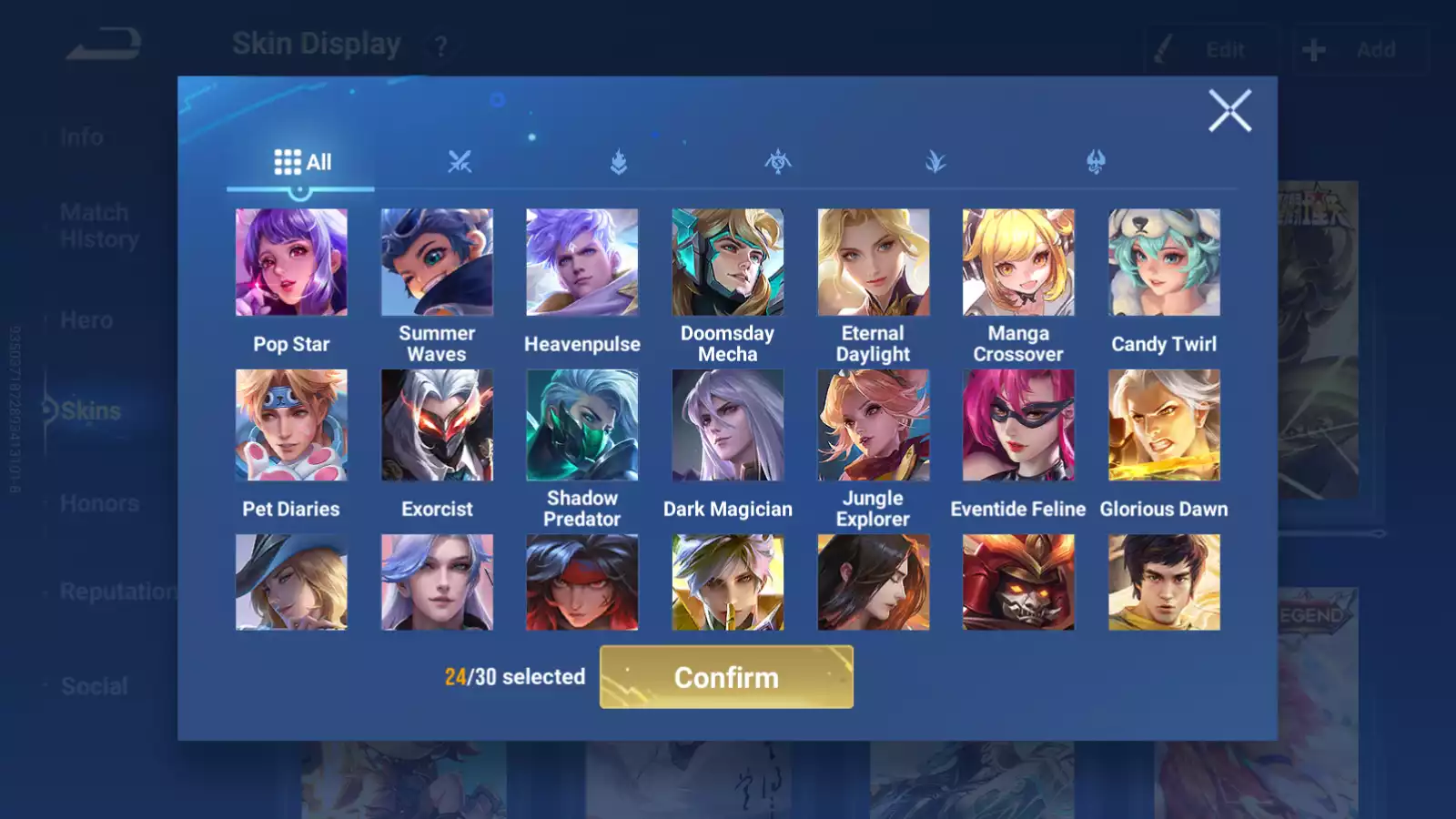This screenshot has width=1456, height=819.
Task: Select the Pop Star skin
Action: coord(291,262)
